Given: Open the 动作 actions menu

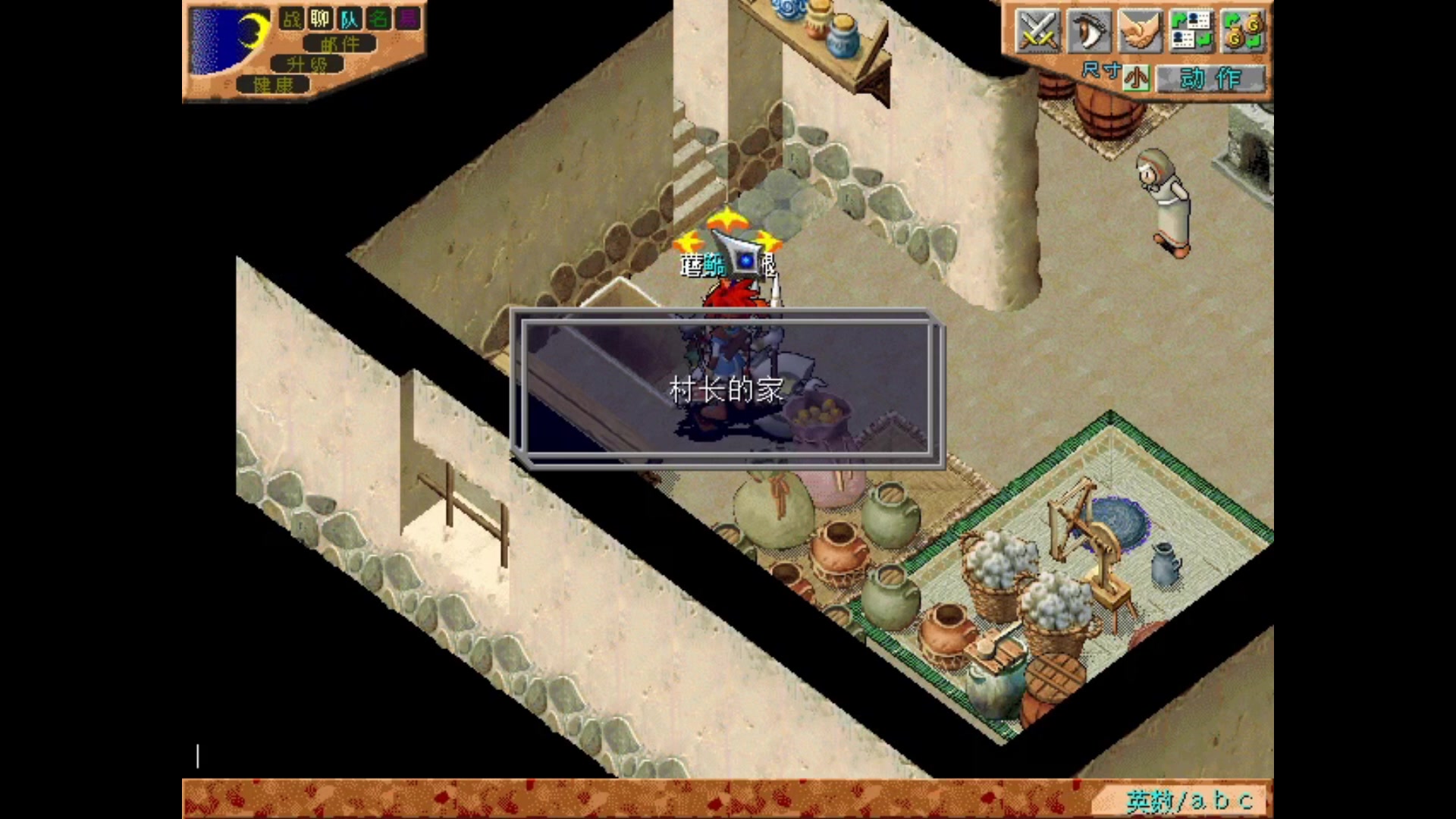Looking at the screenshot, I should point(1210,78).
